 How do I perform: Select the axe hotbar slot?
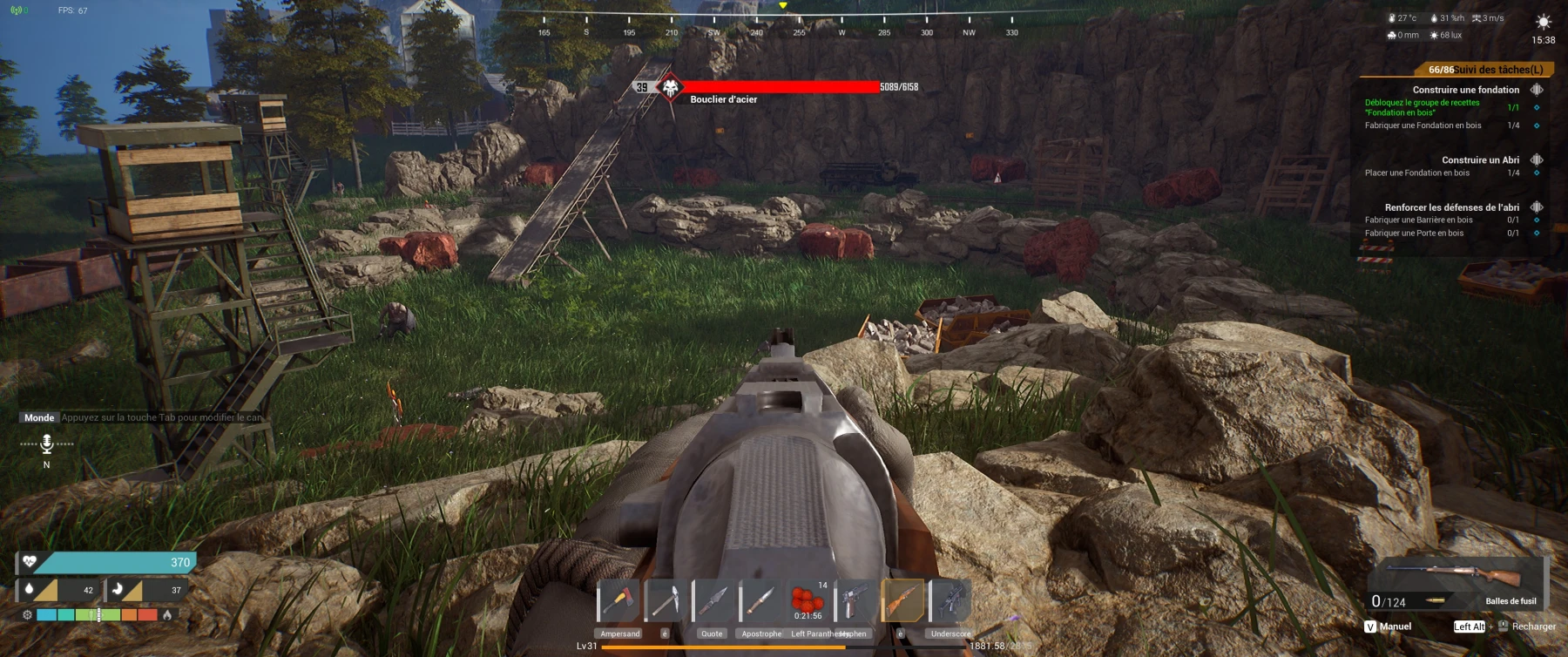tap(618, 601)
